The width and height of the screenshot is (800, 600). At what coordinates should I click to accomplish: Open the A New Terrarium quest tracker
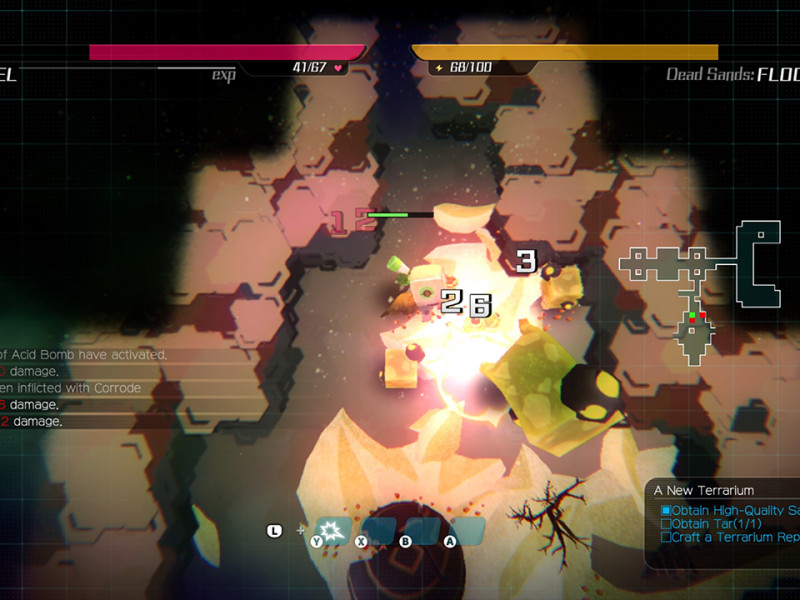(x=704, y=490)
